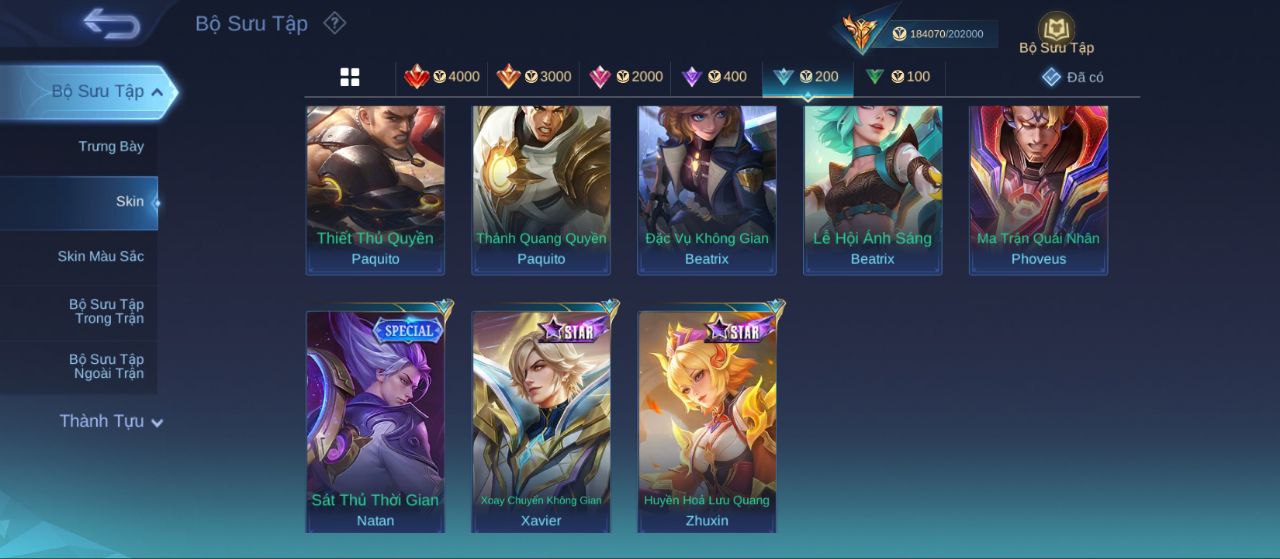
Task: Choose Skin Màu Sắc entry
Action: 100,257
